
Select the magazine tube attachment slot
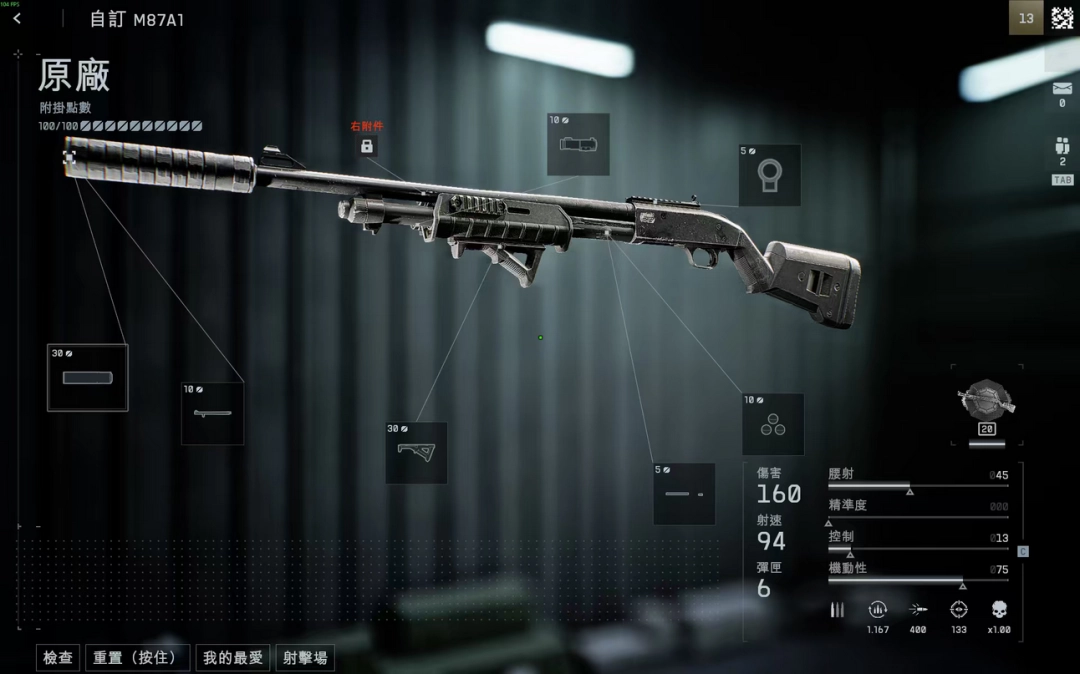tap(684, 494)
